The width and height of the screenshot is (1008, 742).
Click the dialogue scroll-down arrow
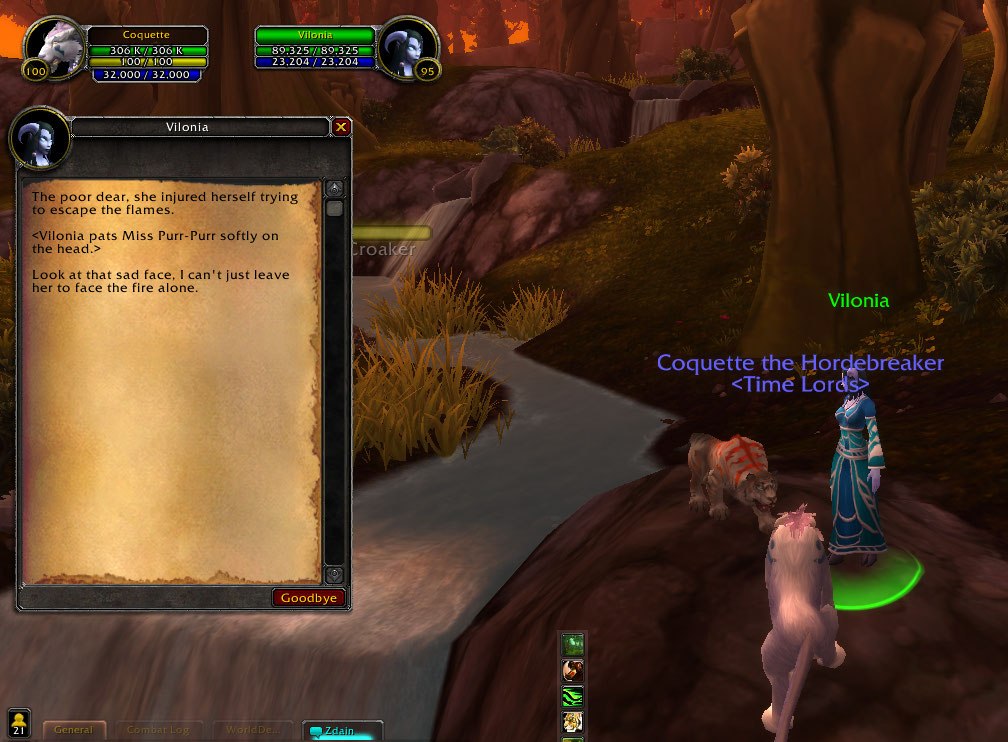334,575
